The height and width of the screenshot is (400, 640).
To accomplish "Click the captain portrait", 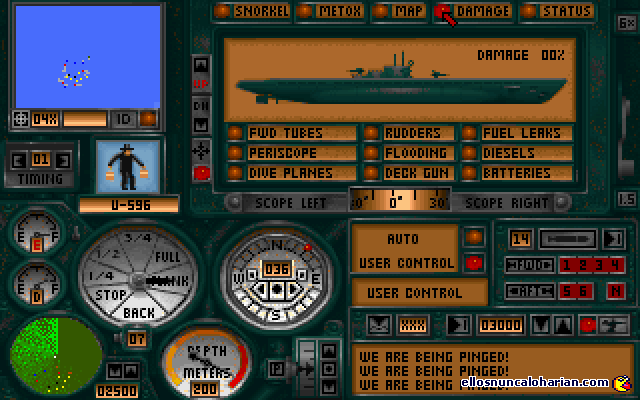I will point(129,165).
